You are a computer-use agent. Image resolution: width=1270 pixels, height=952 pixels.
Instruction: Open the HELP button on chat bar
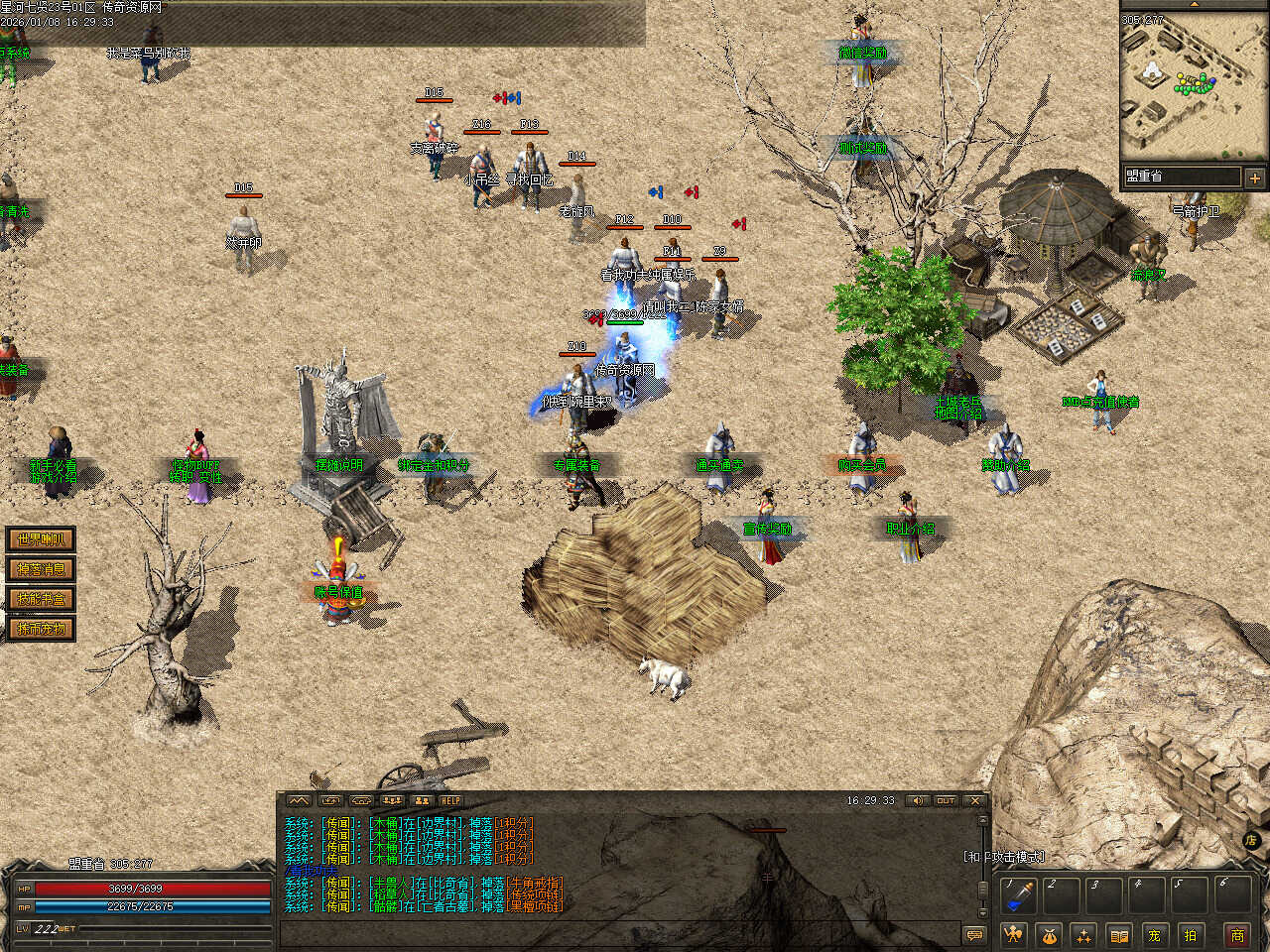tap(451, 800)
